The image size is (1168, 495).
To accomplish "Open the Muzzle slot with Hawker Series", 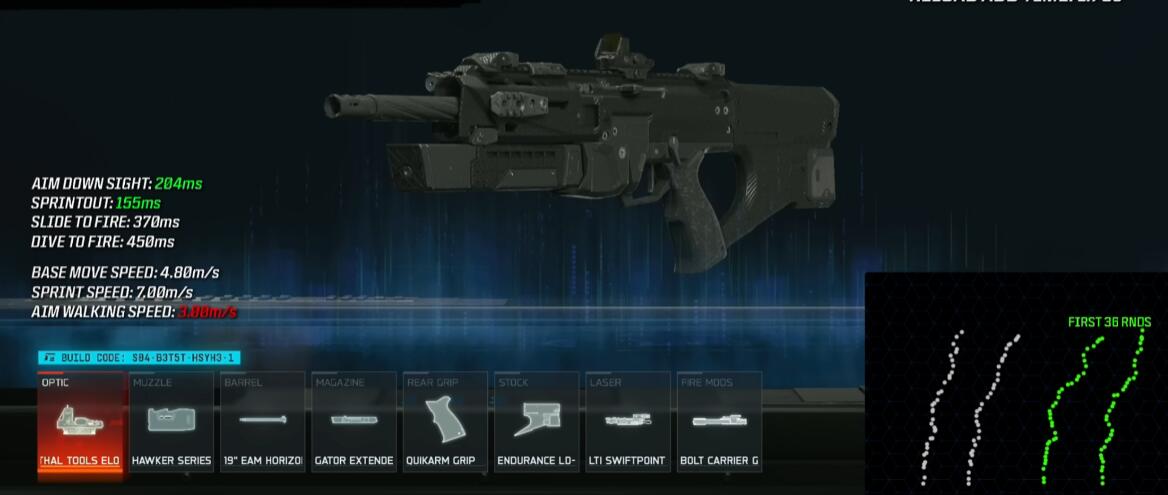I will [x=171, y=422].
